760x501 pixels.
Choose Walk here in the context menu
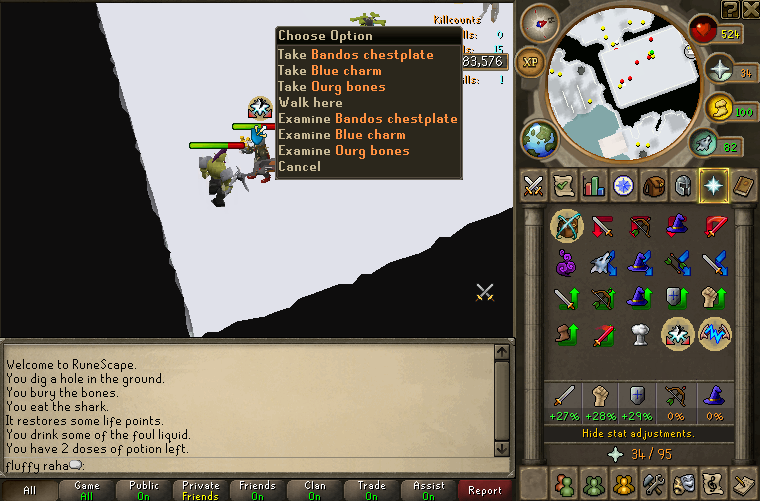click(310, 103)
